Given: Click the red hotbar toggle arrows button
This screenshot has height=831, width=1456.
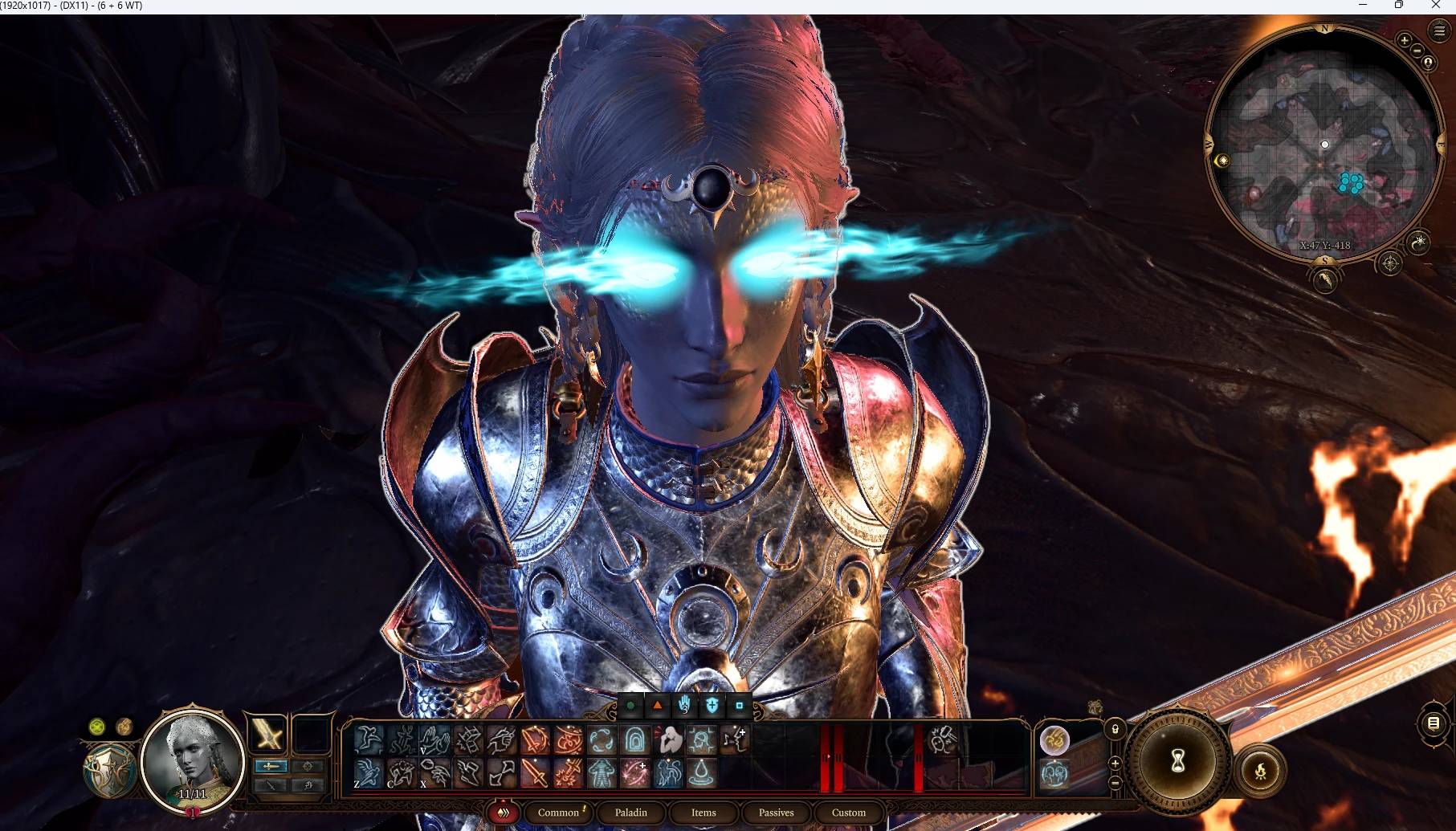Looking at the screenshot, I should [x=504, y=813].
